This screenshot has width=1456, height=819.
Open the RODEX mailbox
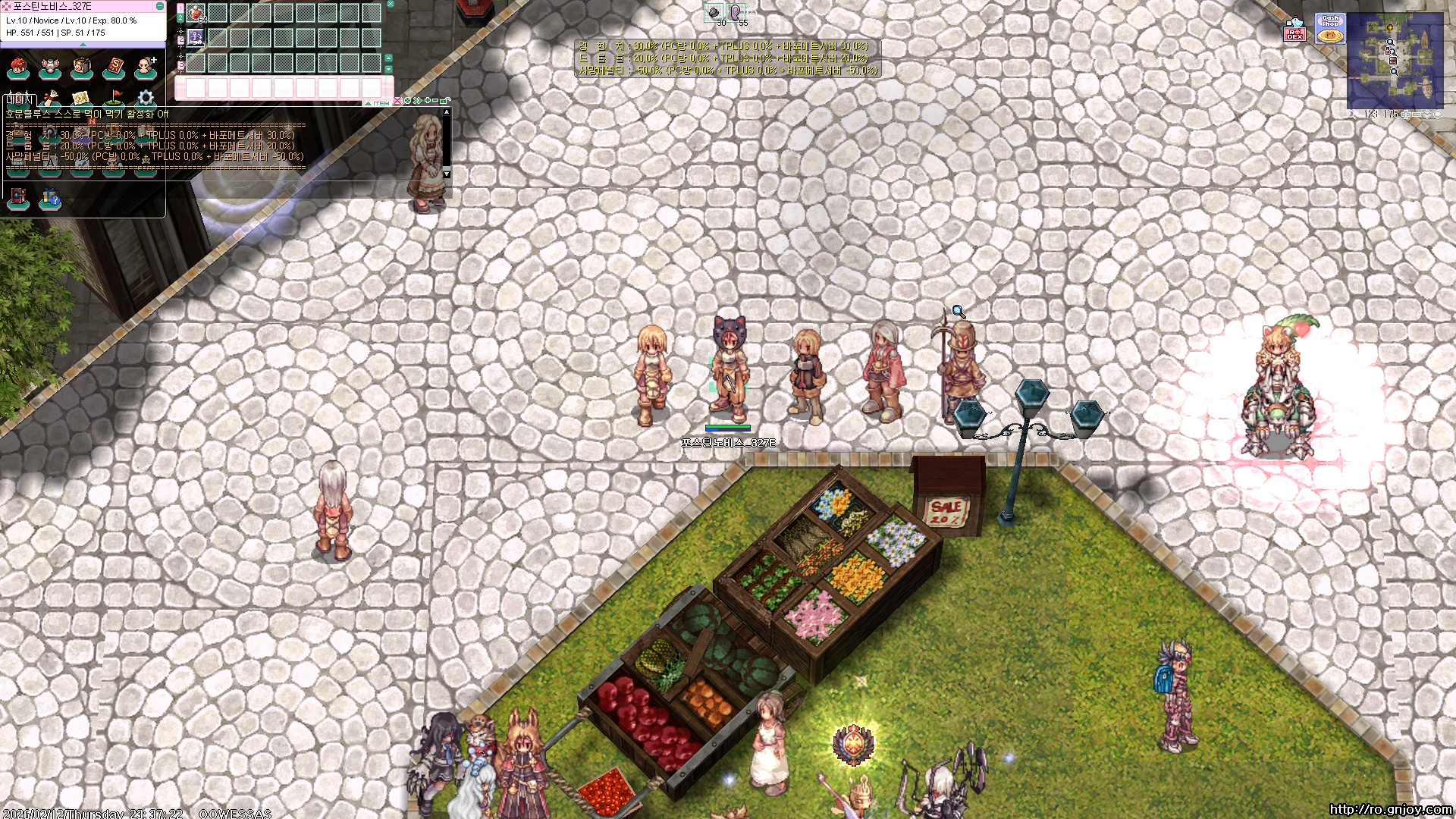(1294, 30)
